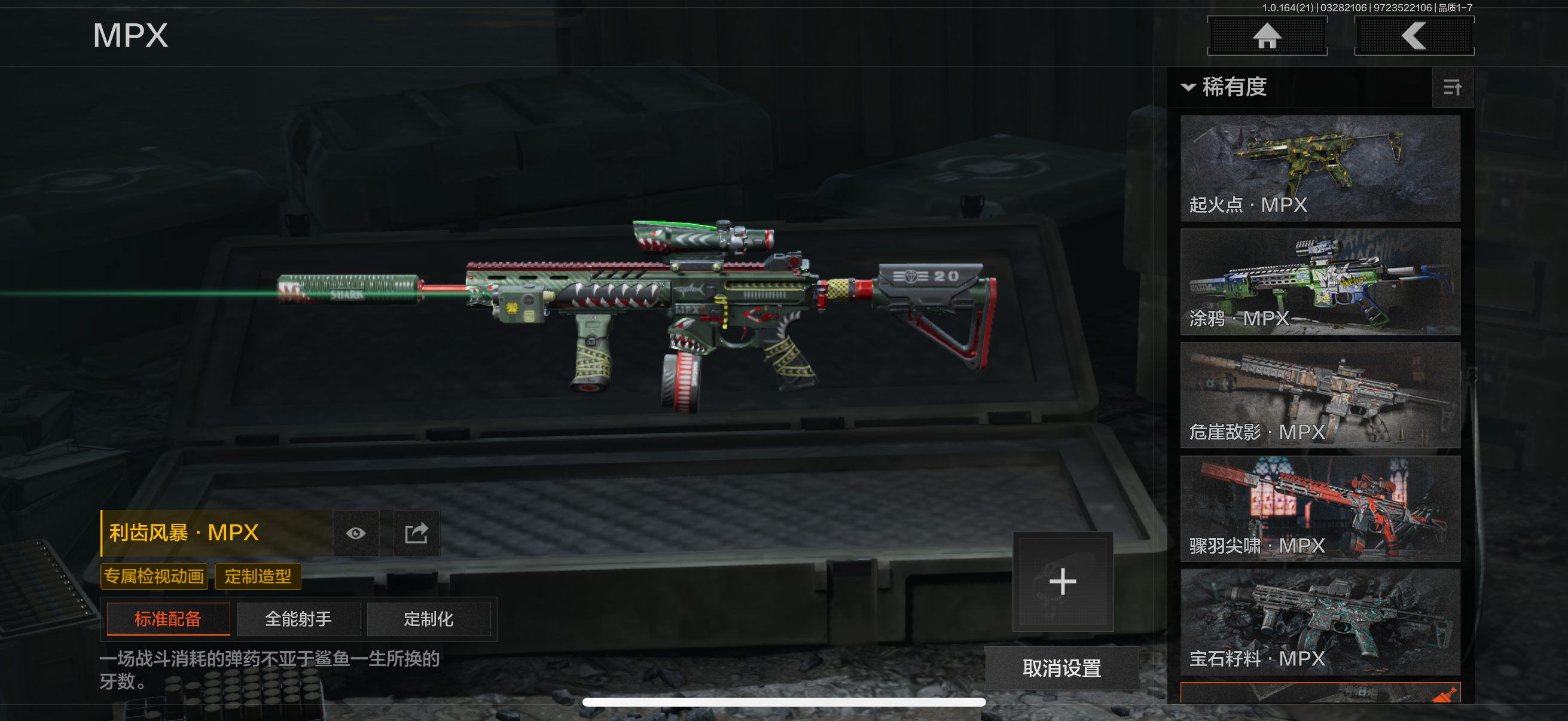1568x721 pixels.
Task: Preview skin with the eye icon
Action: pos(356,534)
